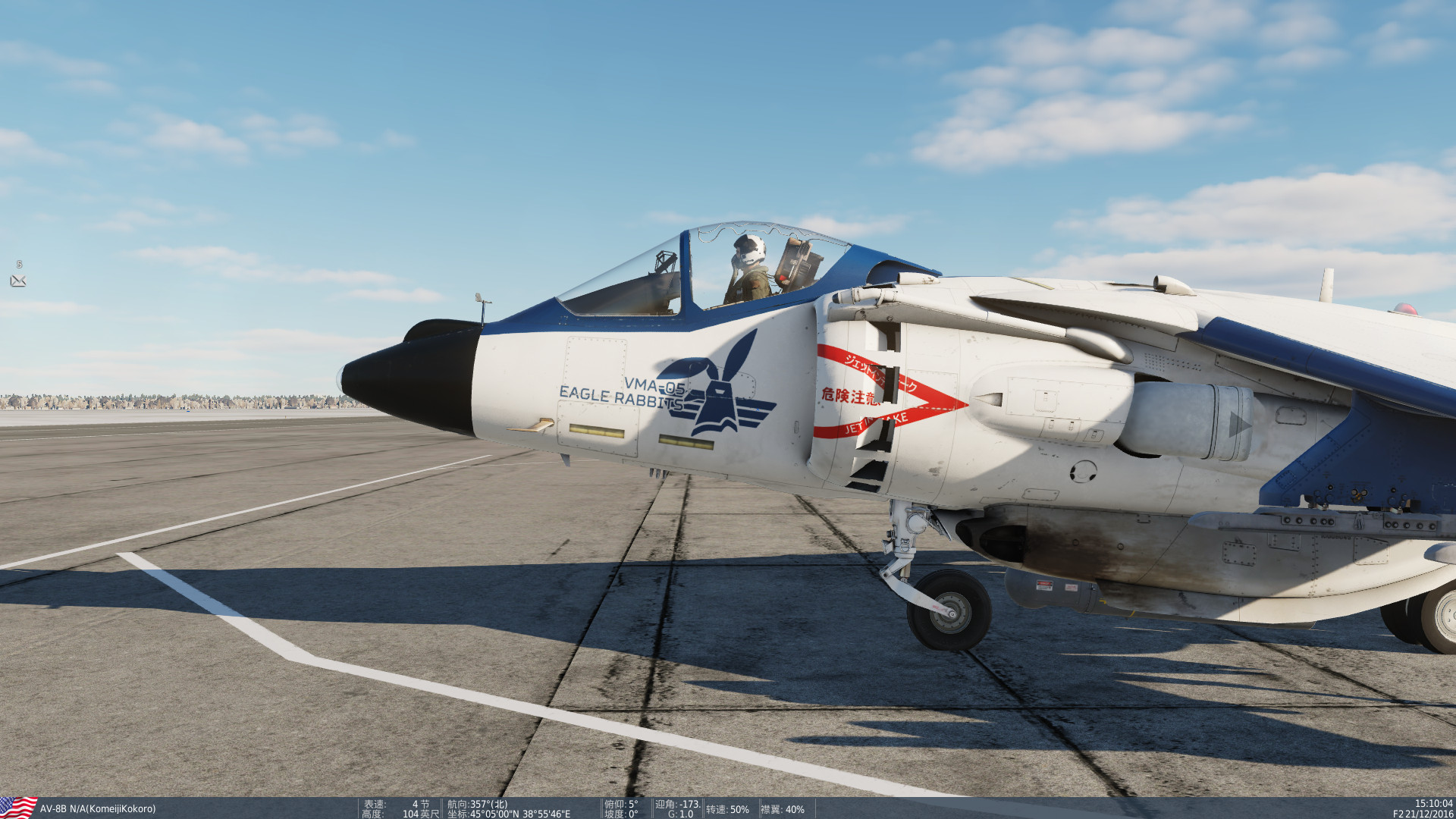Toggle the message notification badge showing 5

pyautogui.click(x=18, y=265)
